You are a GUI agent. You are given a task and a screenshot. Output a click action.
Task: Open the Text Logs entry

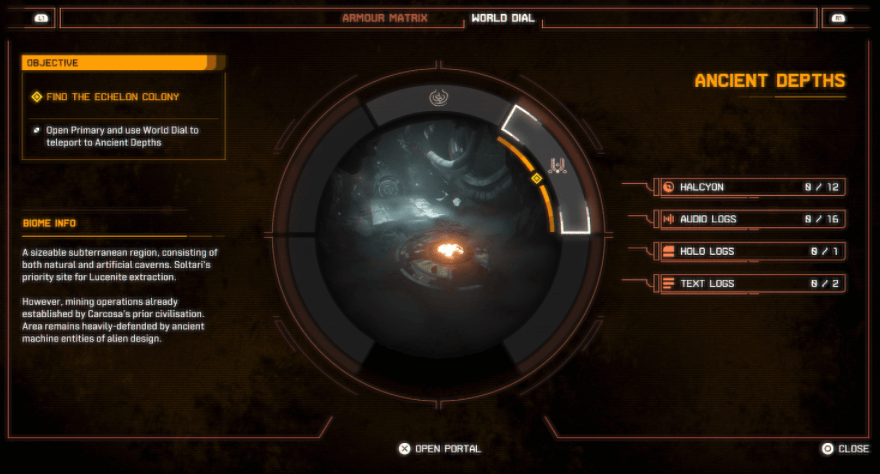point(746,283)
